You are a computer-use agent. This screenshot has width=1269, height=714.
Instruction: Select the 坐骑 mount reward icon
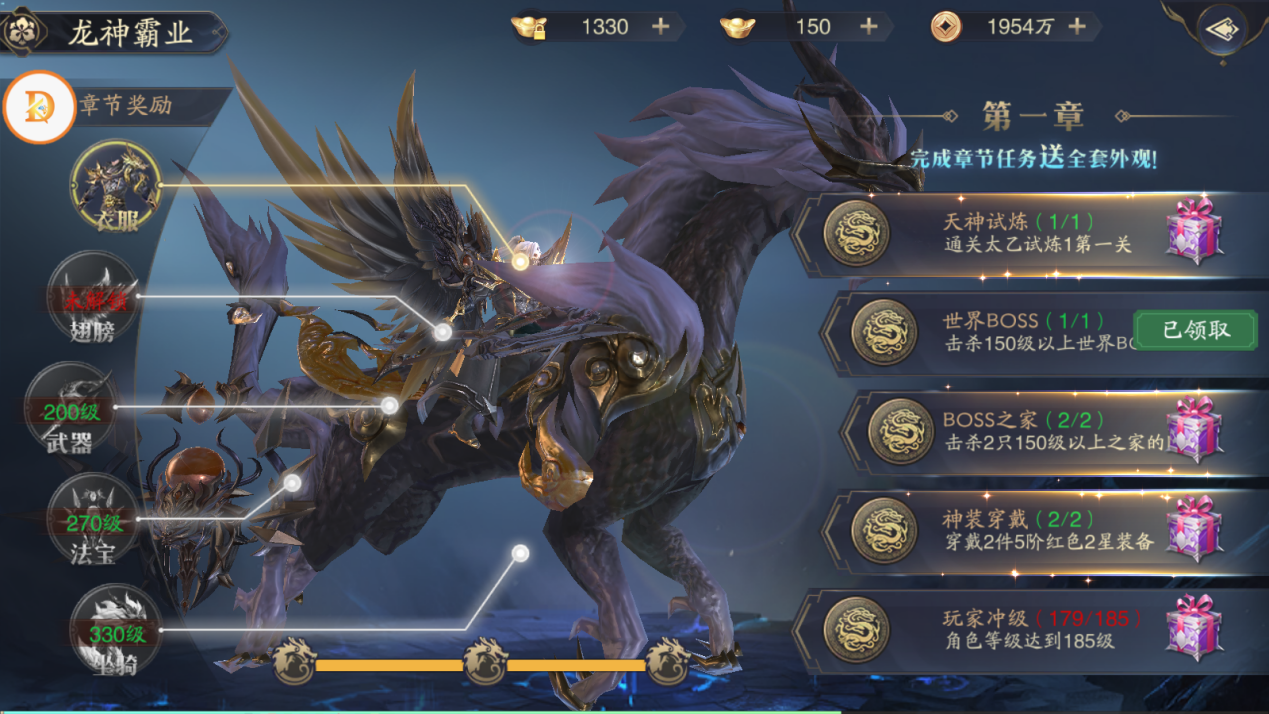(115, 631)
